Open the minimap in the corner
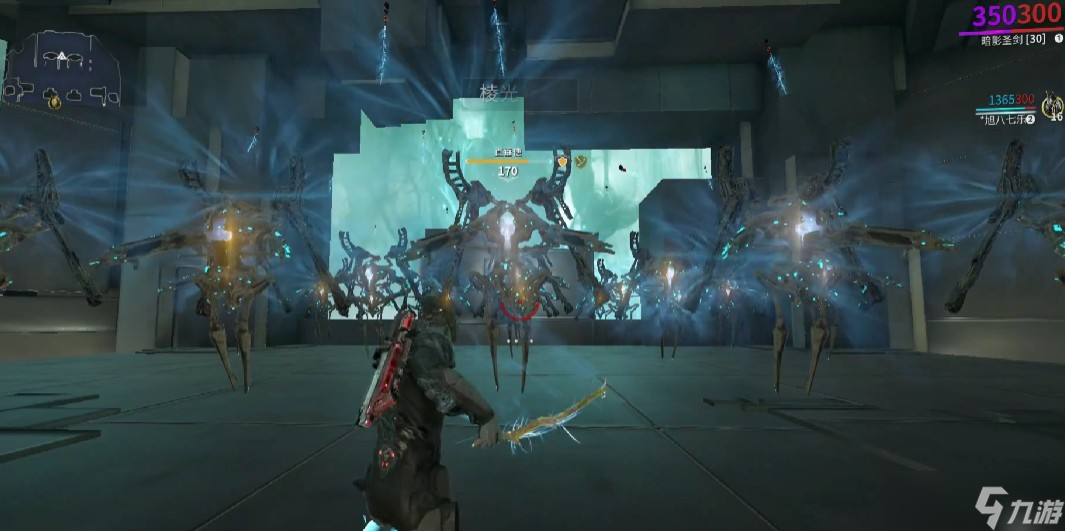The width and height of the screenshot is (1065, 531). pos(64,69)
